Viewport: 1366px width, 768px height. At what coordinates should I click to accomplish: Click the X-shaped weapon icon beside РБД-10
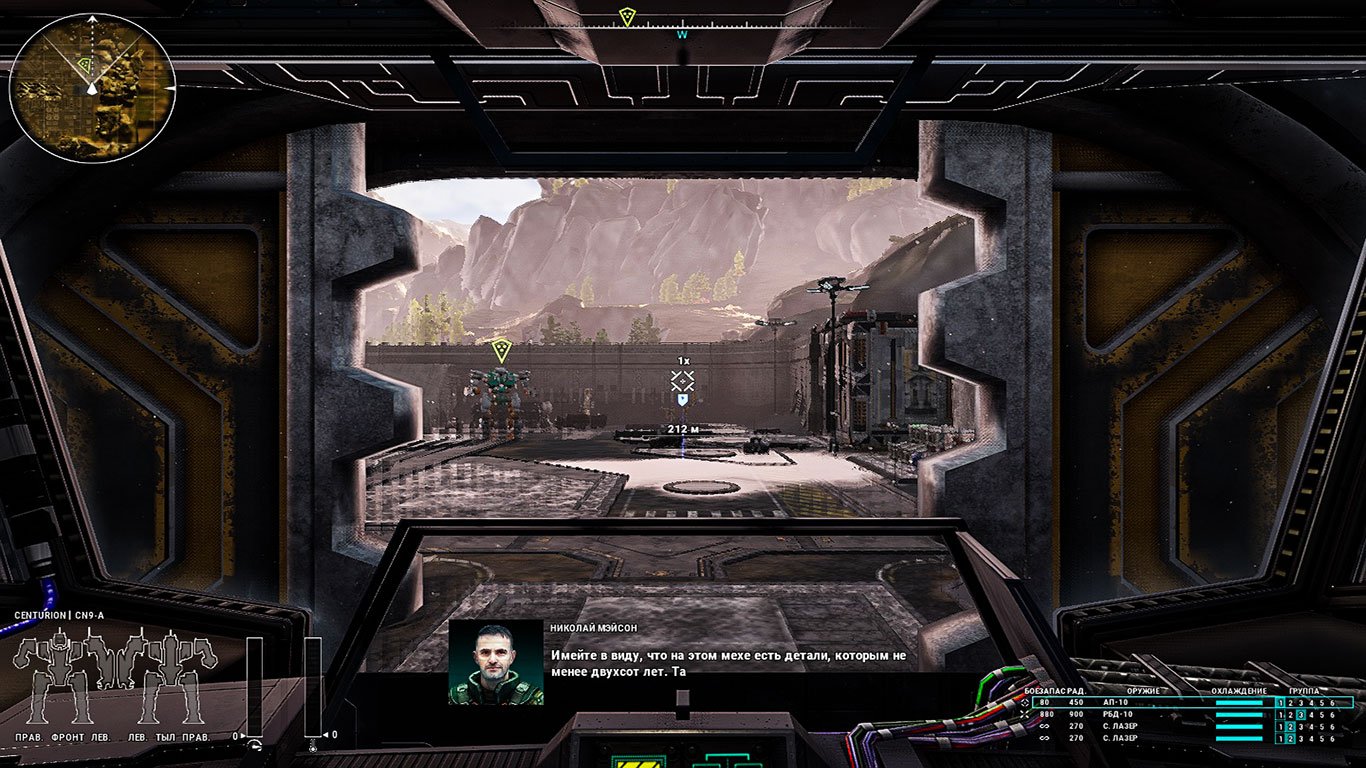coord(1025,716)
